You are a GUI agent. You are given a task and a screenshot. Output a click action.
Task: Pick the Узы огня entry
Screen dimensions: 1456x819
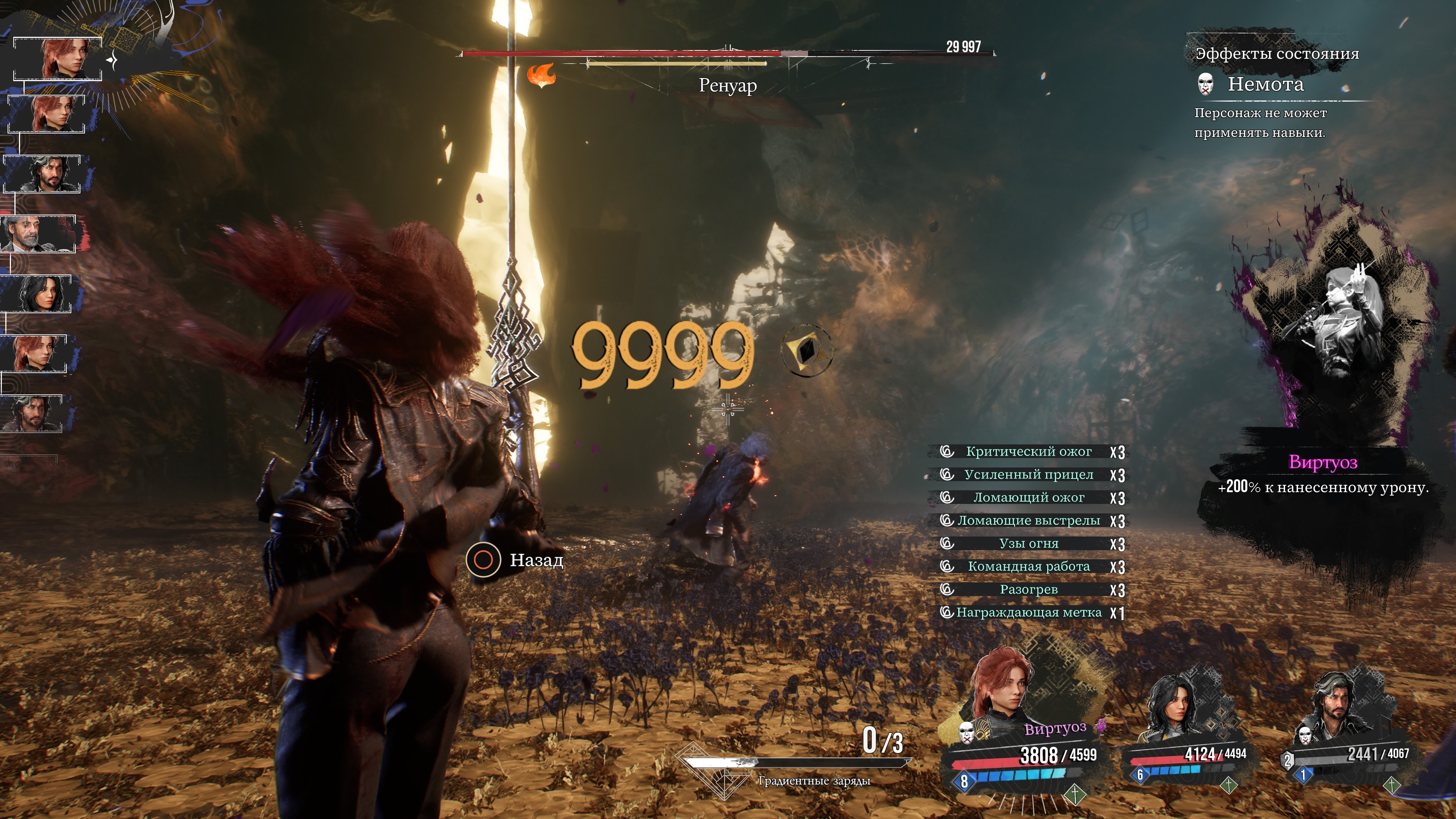tap(1028, 544)
